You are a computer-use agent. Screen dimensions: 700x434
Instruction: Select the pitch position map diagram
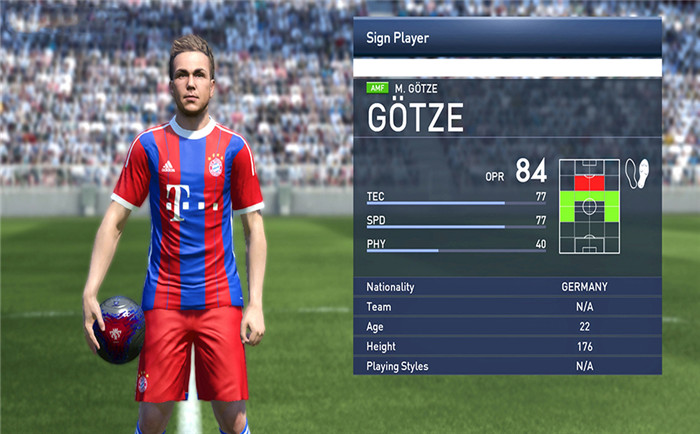(590, 207)
